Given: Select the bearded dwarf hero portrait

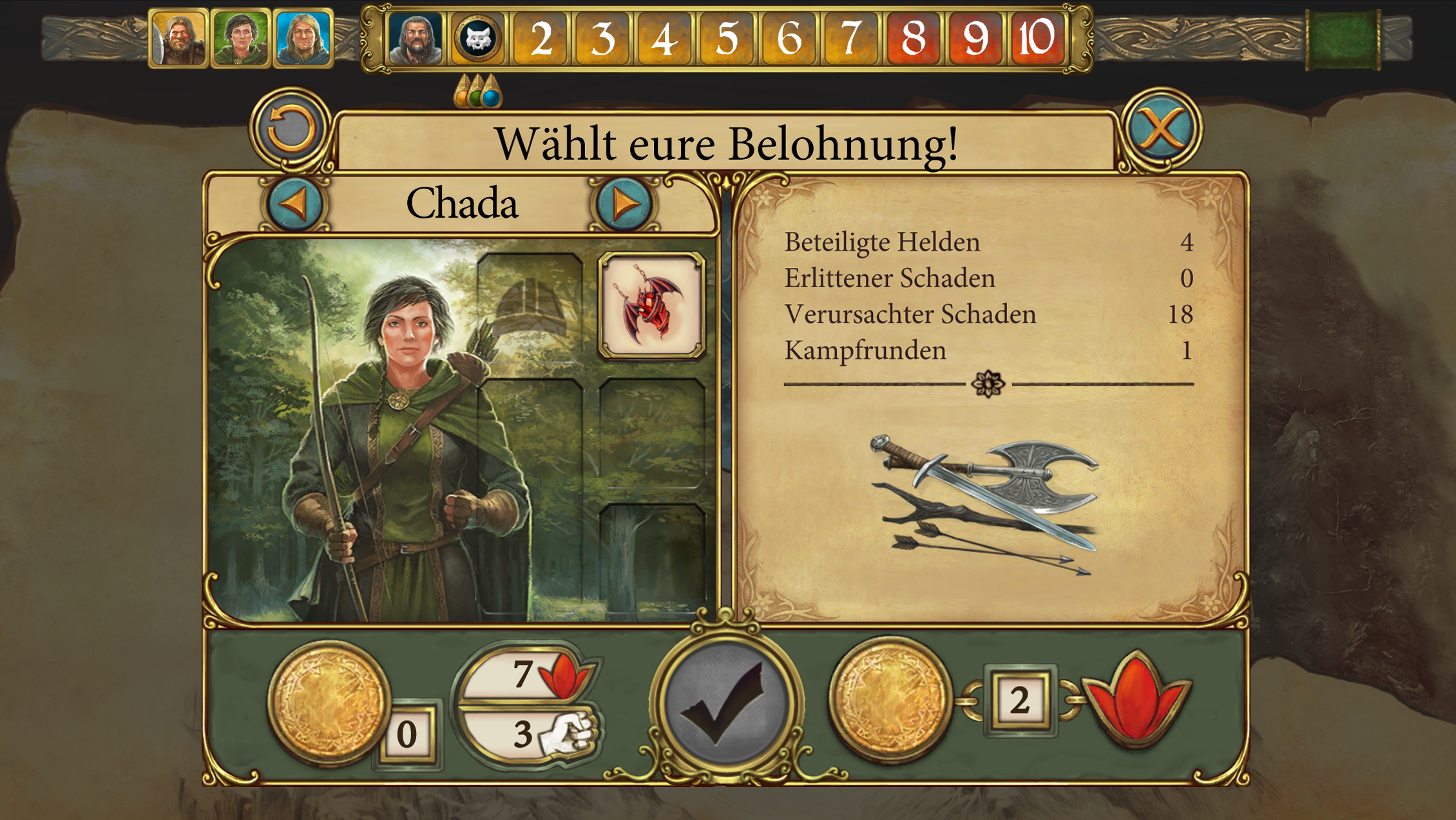Looking at the screenshot, I should pyautogui.click(x=178, y=39).
